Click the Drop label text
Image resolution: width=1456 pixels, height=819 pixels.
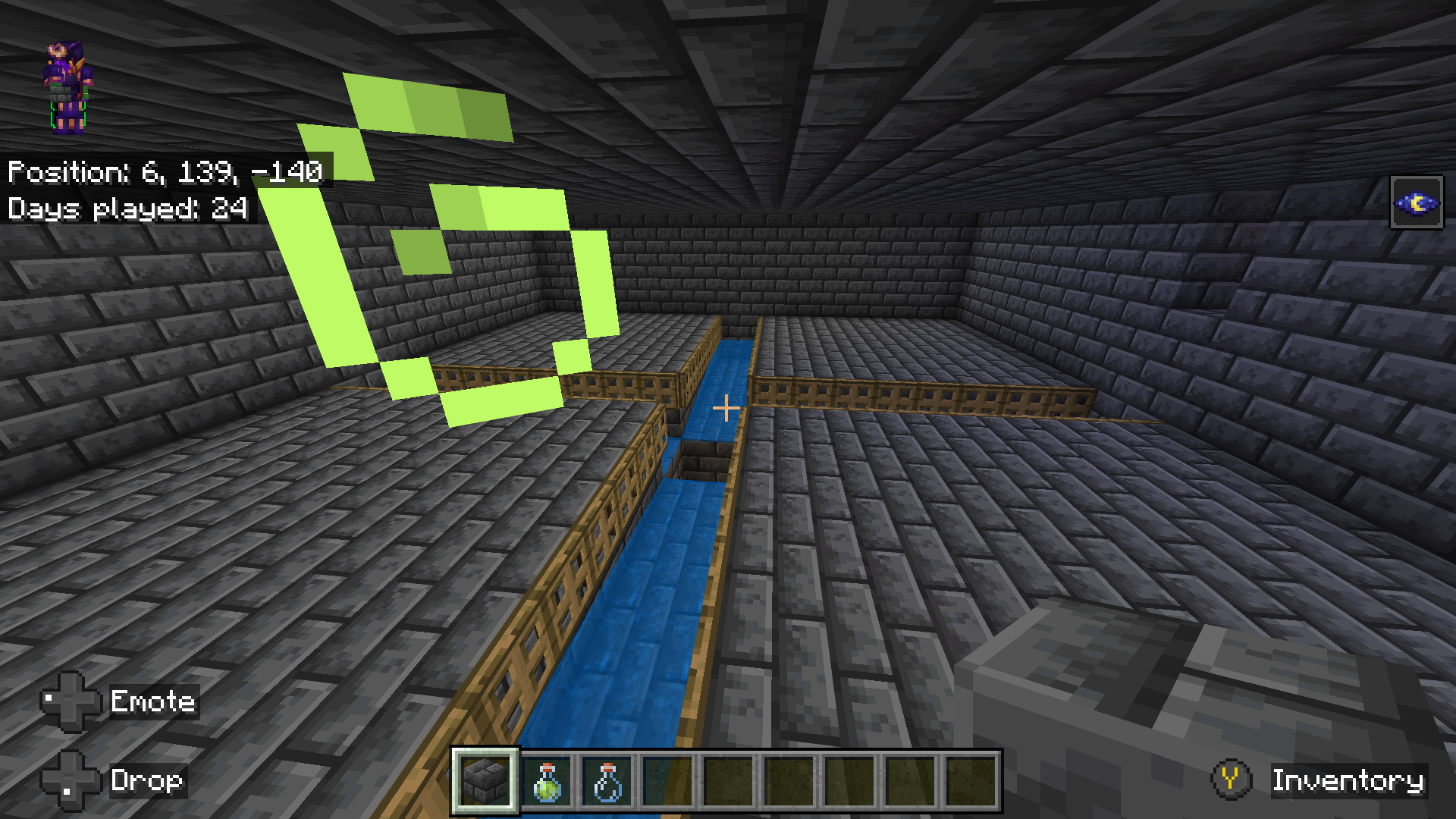tap(146, 782)
